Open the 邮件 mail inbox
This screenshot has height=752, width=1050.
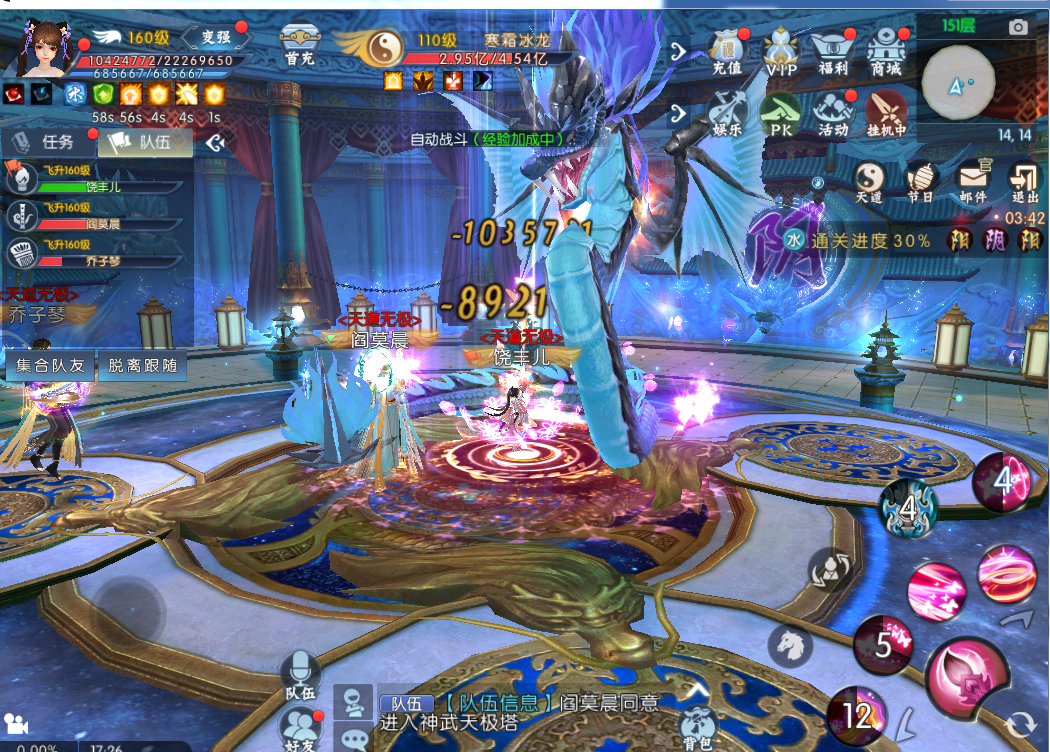coord(972,181)
